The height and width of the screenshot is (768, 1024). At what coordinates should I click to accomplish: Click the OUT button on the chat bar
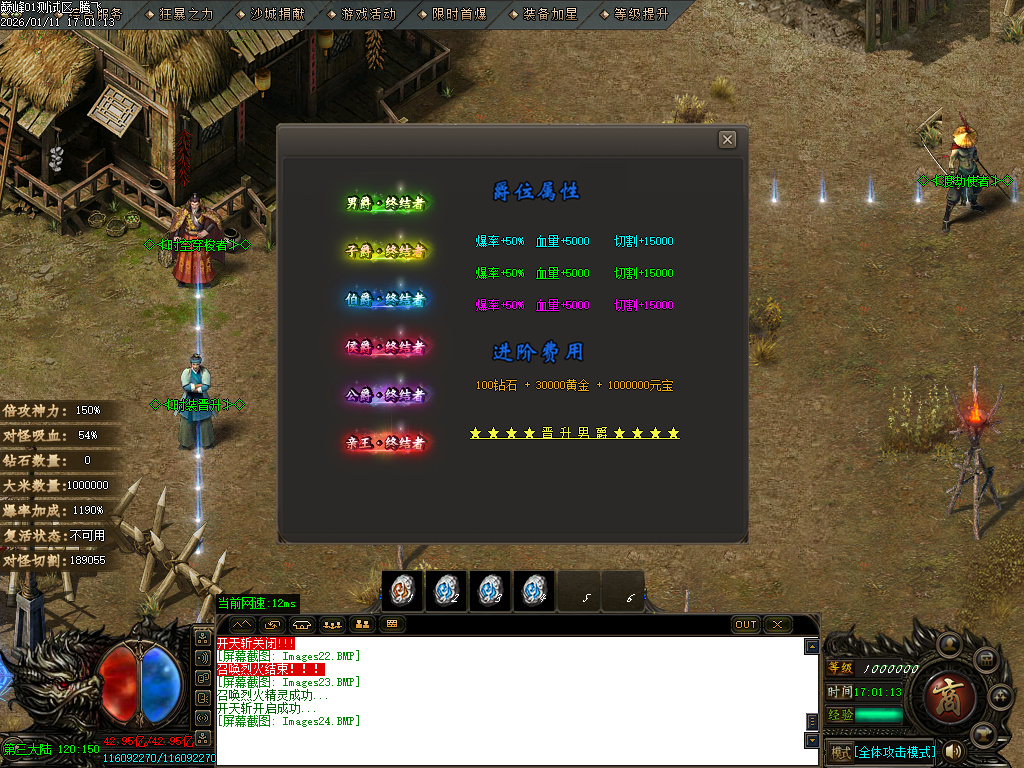(x=746, y=625)
